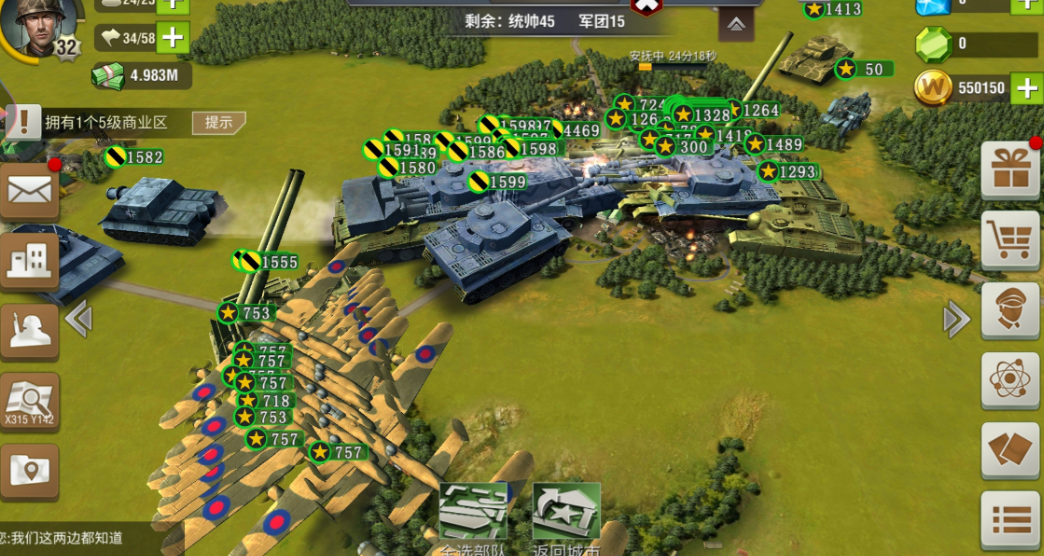This screenshot has width=1044, height=556.
Task: Open the officer generals menu
Action: [x=1010, y=310]
